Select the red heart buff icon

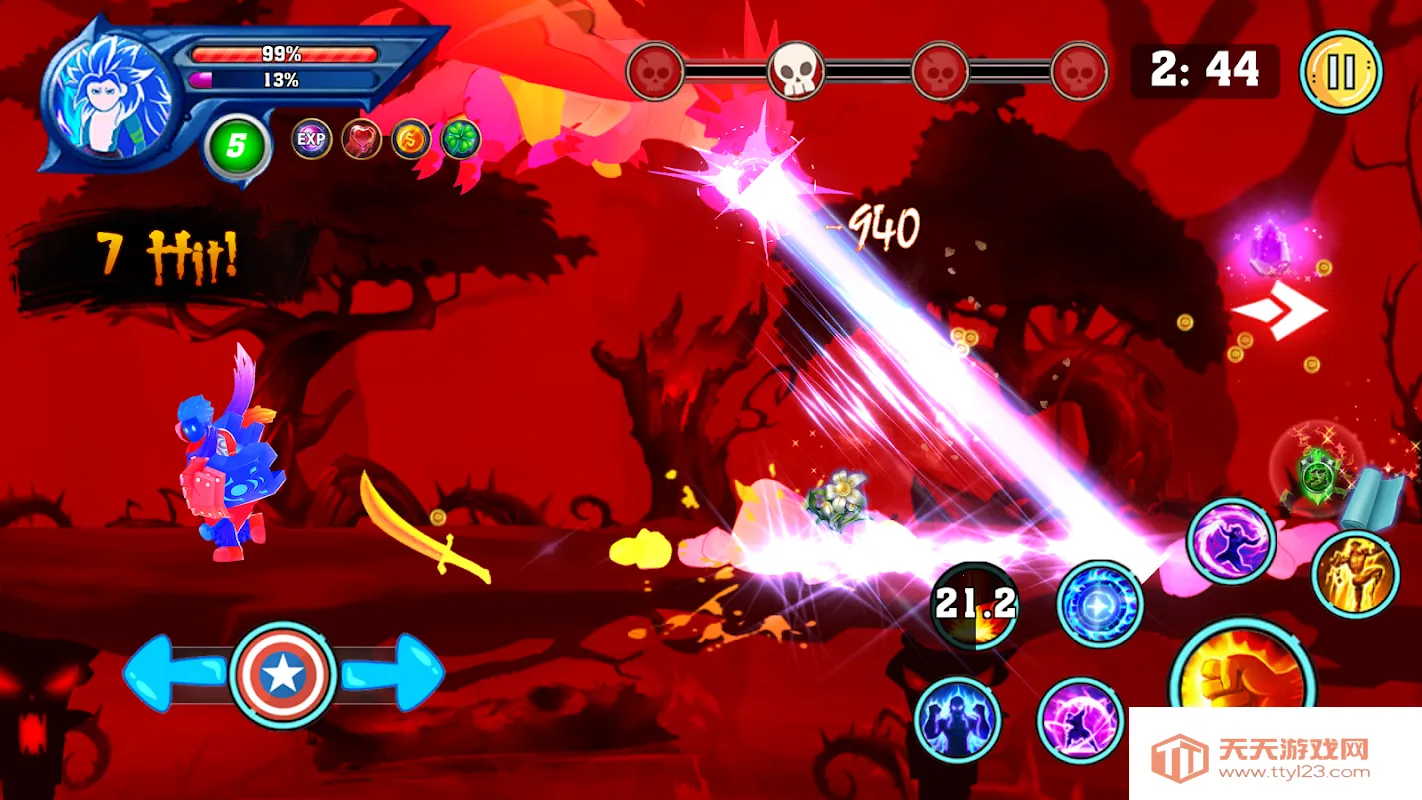tap(361, 139)
